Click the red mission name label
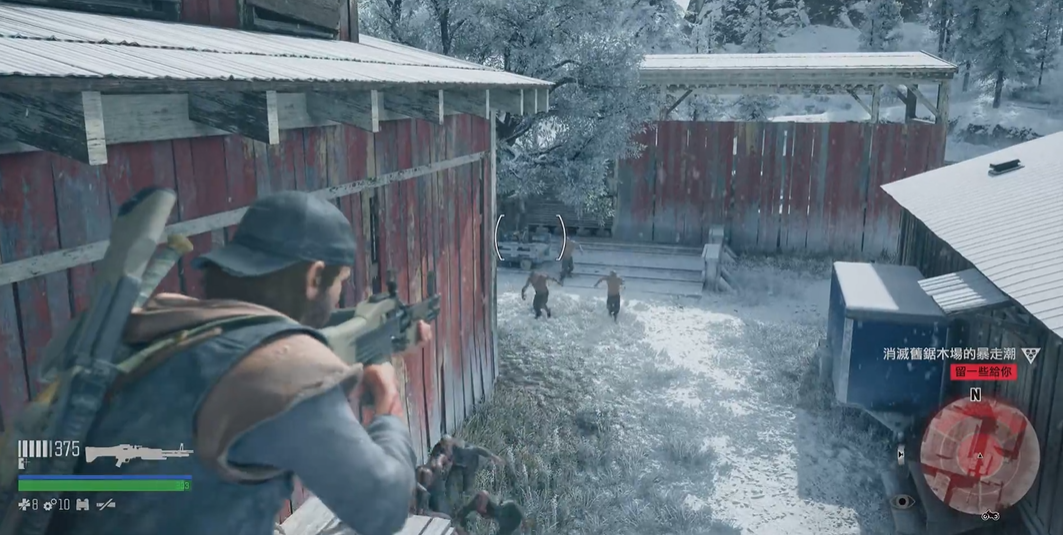This screenshot has width=1063, height=535. 983,372
